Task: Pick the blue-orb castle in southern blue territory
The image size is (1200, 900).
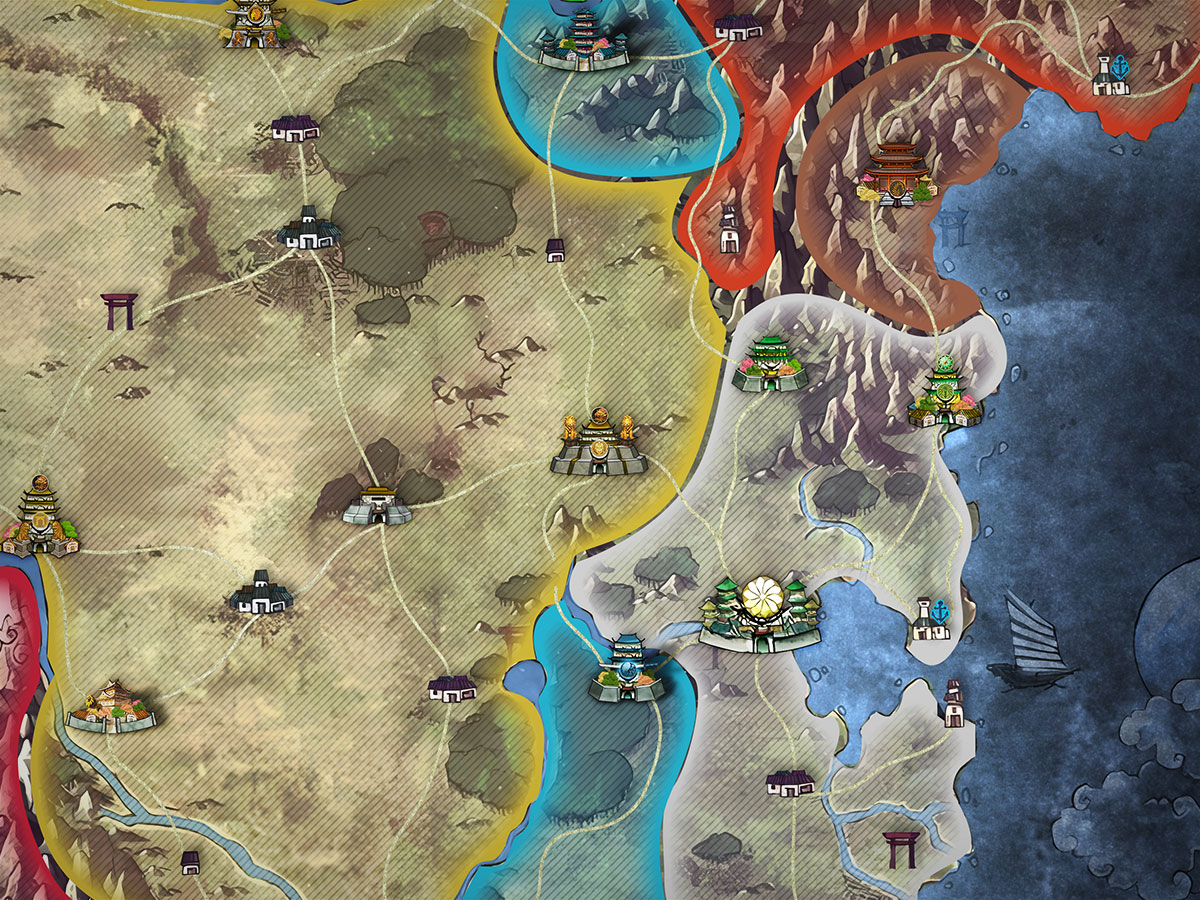Action: [x=628, y=667]
